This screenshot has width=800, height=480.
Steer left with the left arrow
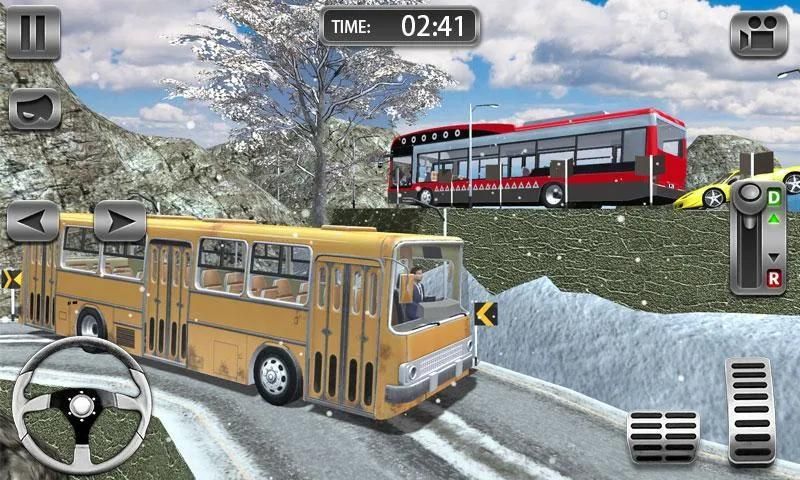click(x=32, y=221)
